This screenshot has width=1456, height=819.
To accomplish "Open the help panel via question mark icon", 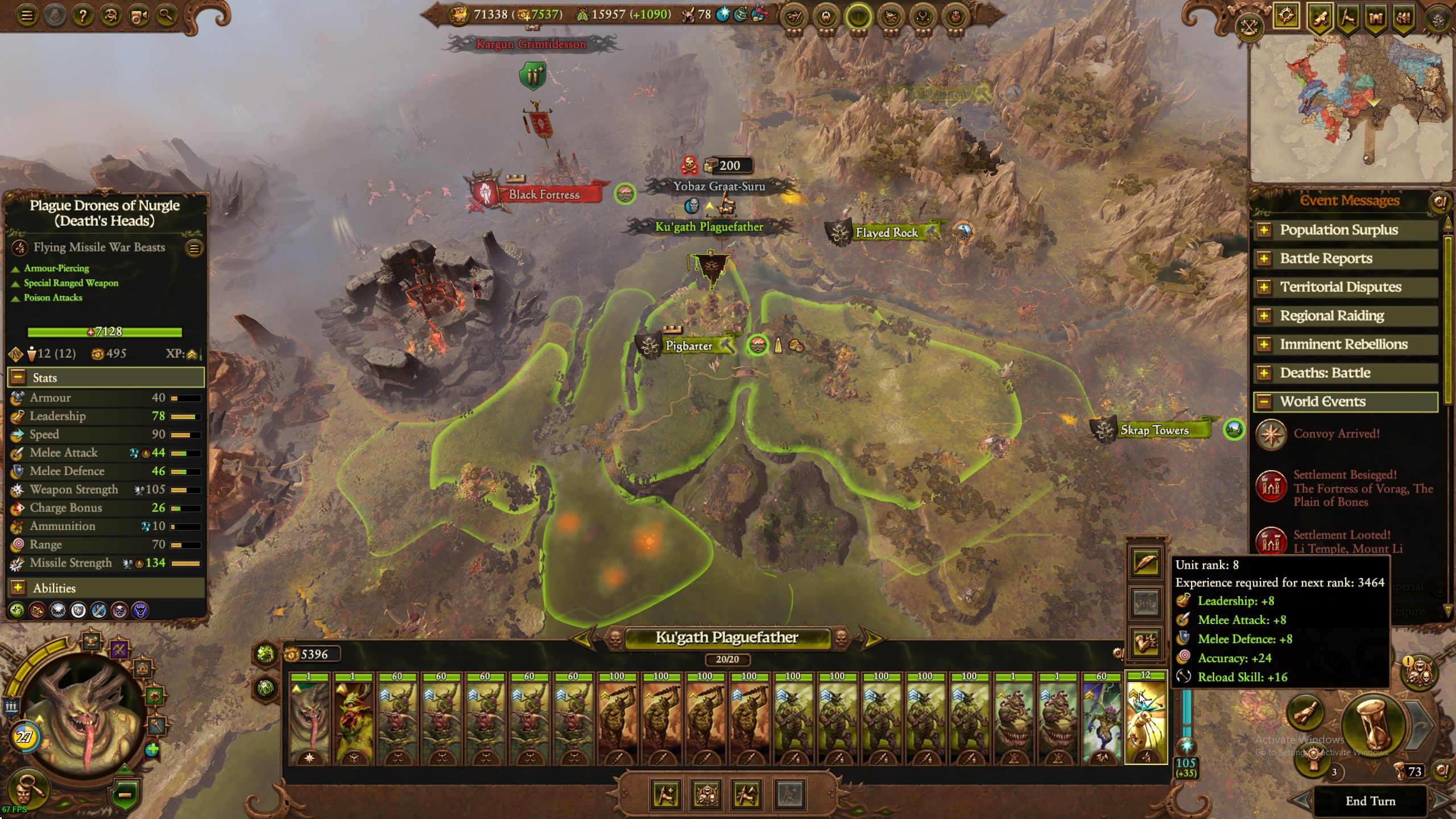I will point(84,15).
